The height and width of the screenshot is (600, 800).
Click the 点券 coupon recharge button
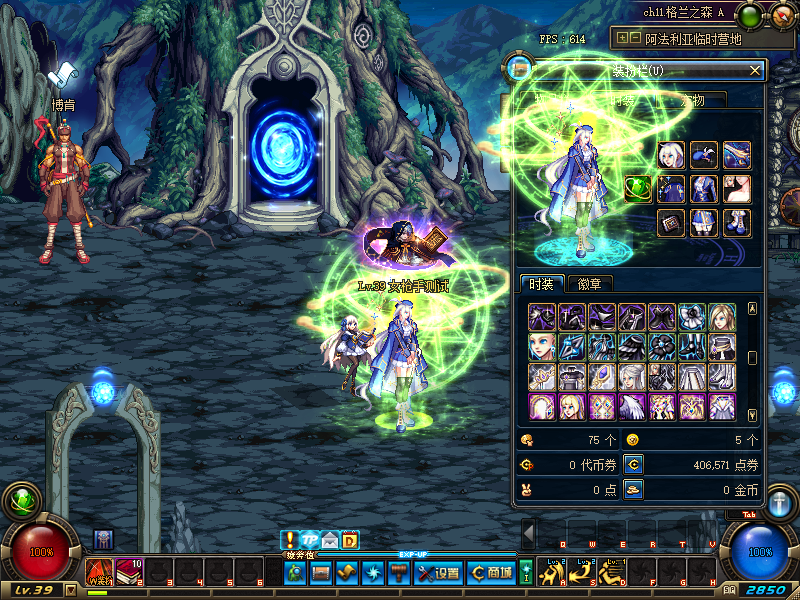point(632,464)
